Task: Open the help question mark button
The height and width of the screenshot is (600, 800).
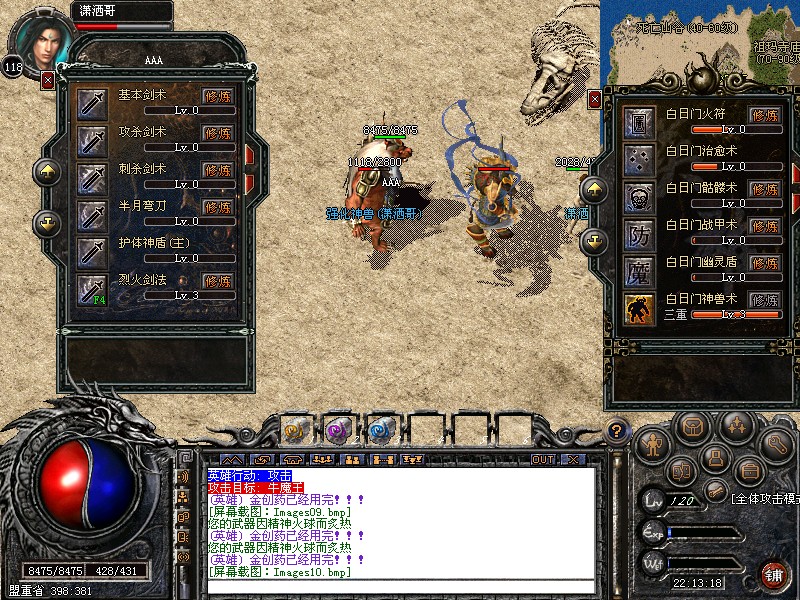Action: pyautogui.click(x=618, y=432)
